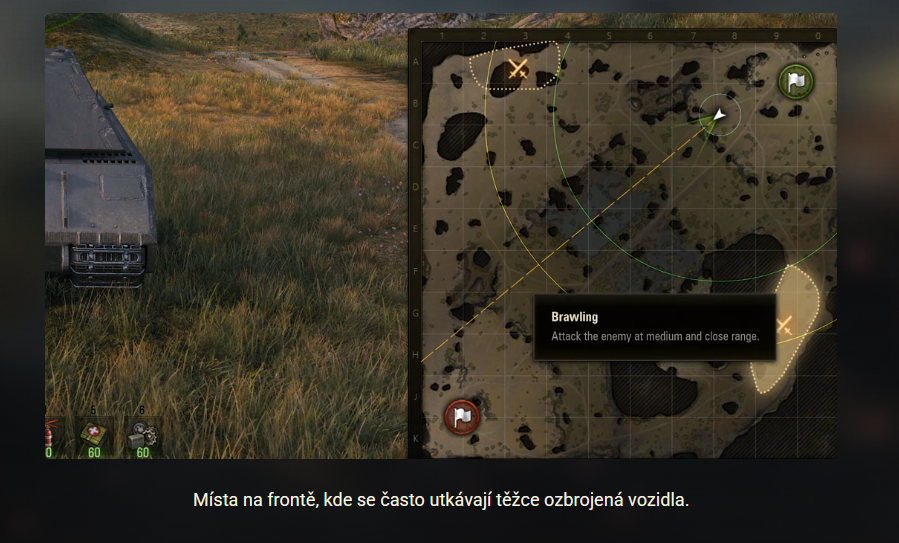Click the red enemy base flag

[461, 415]
